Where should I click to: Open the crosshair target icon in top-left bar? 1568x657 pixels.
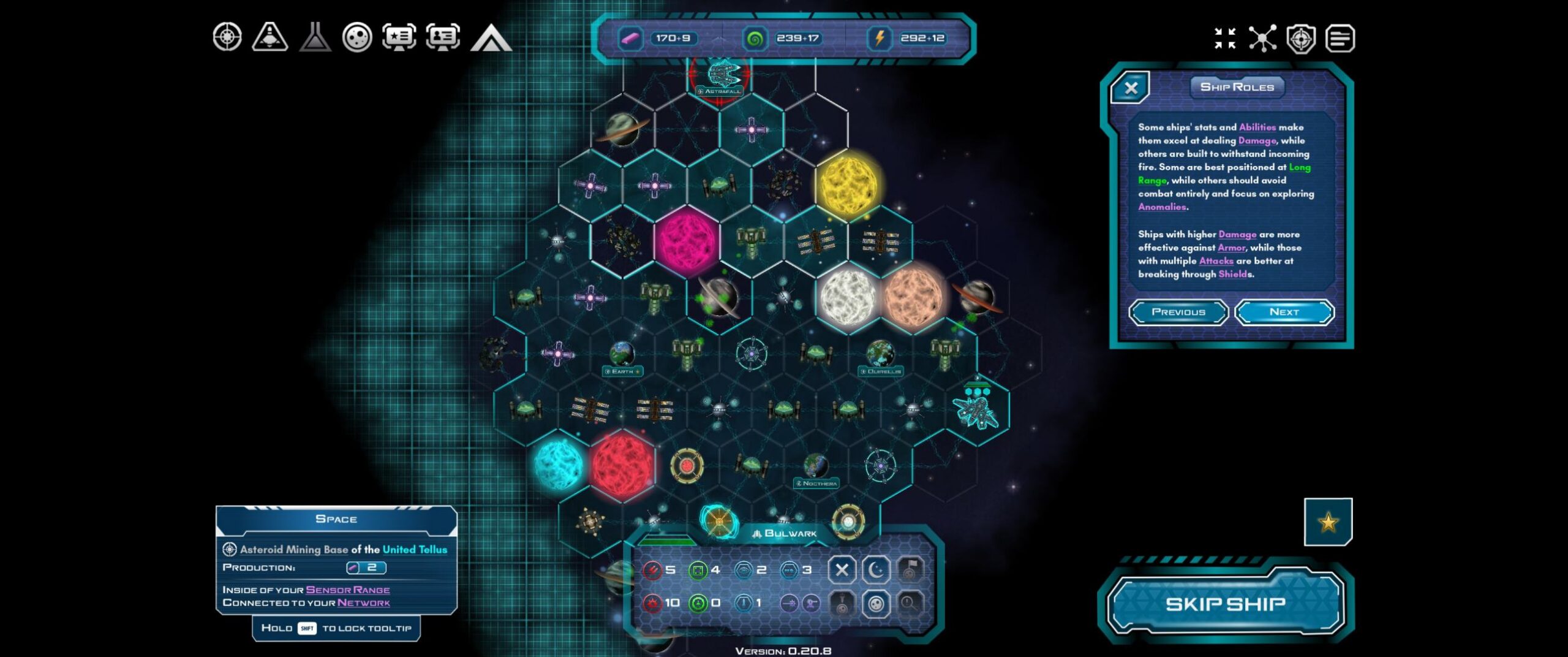[227, 37]
